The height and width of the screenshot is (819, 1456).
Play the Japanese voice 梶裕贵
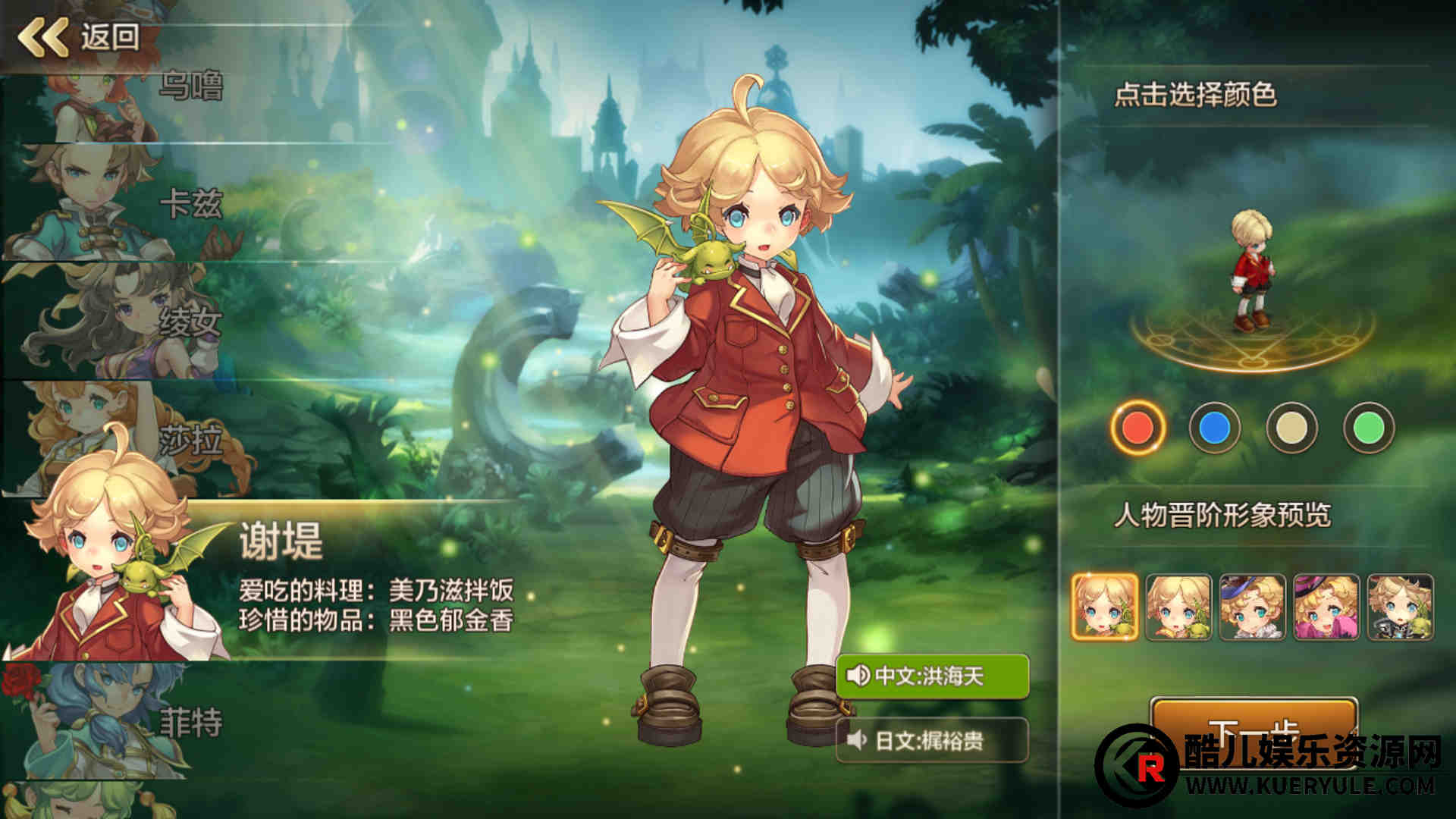(x=932, y=740)
